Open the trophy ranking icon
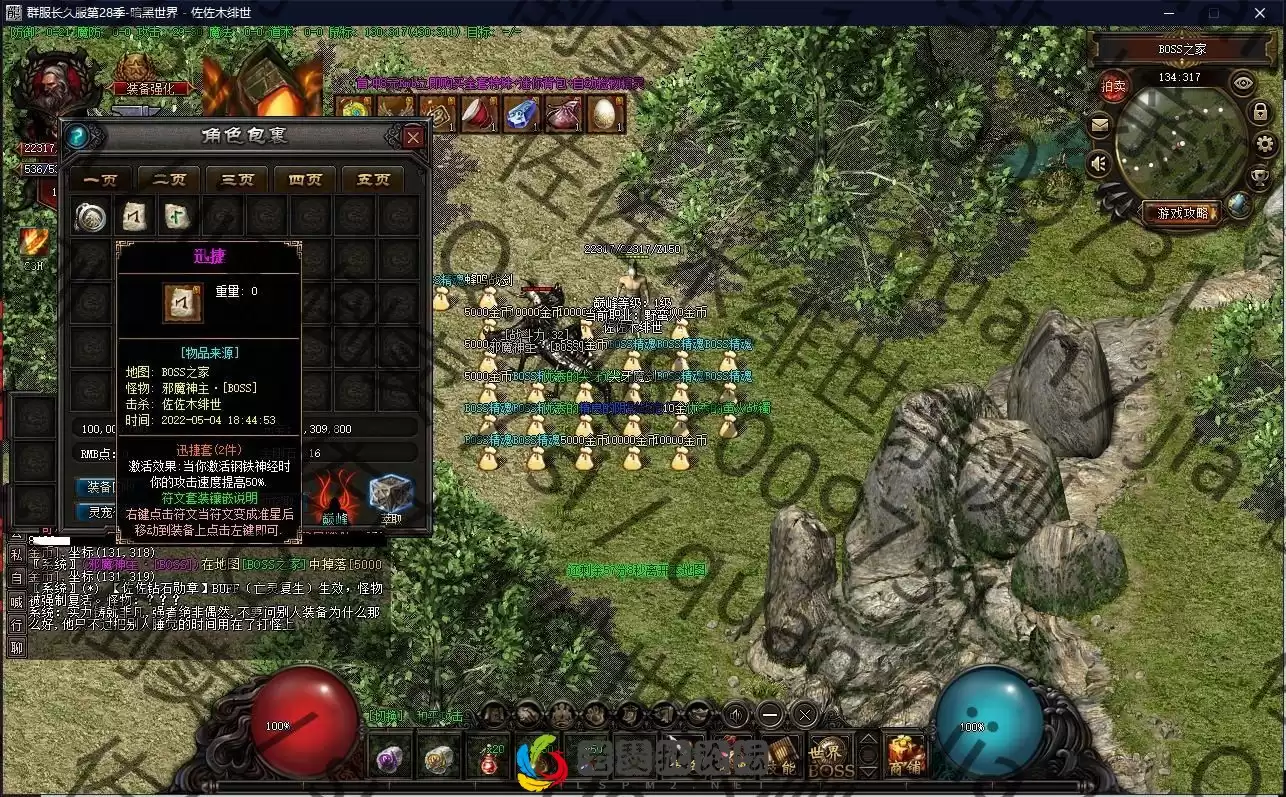 [1260, 177]
